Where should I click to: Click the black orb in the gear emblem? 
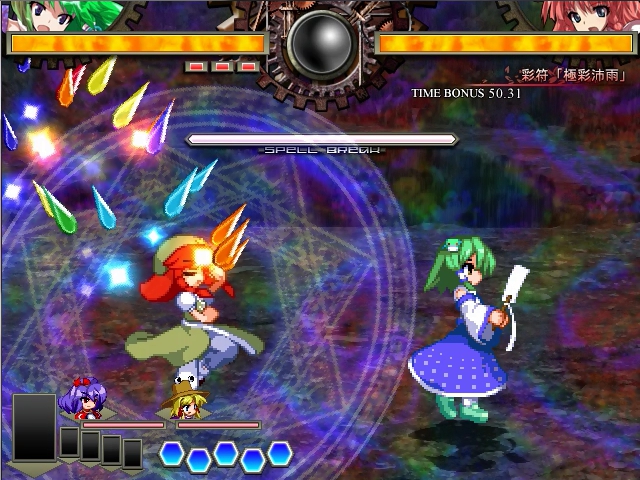point(321,43)
